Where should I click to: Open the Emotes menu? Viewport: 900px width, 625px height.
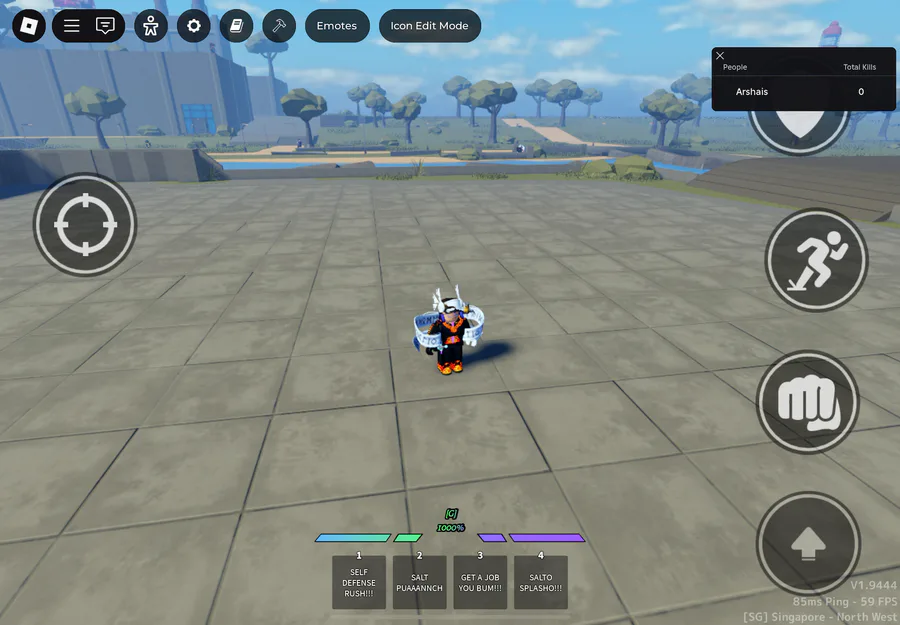[336, 26]
